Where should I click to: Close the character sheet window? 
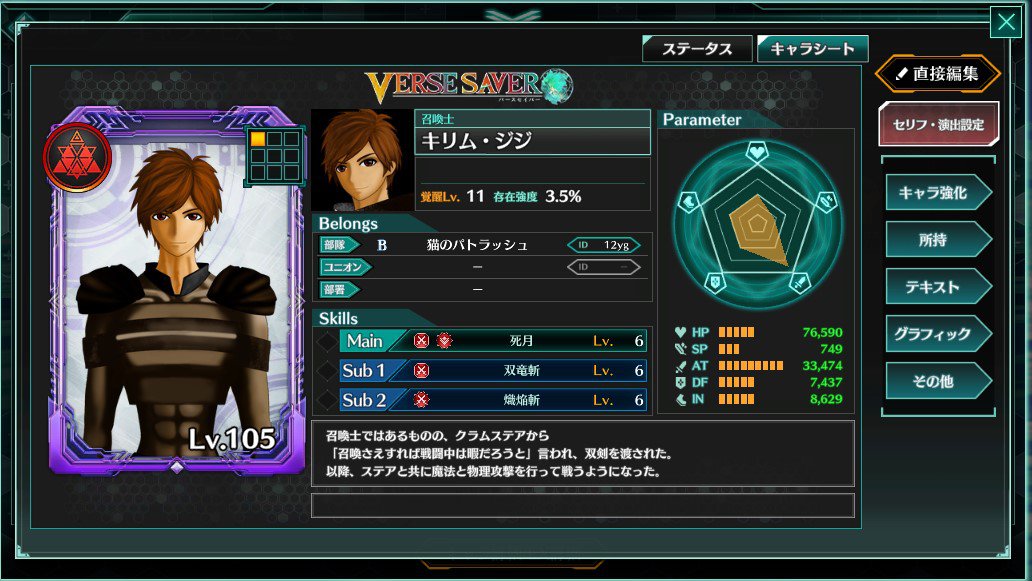(x=1004, y=22)
